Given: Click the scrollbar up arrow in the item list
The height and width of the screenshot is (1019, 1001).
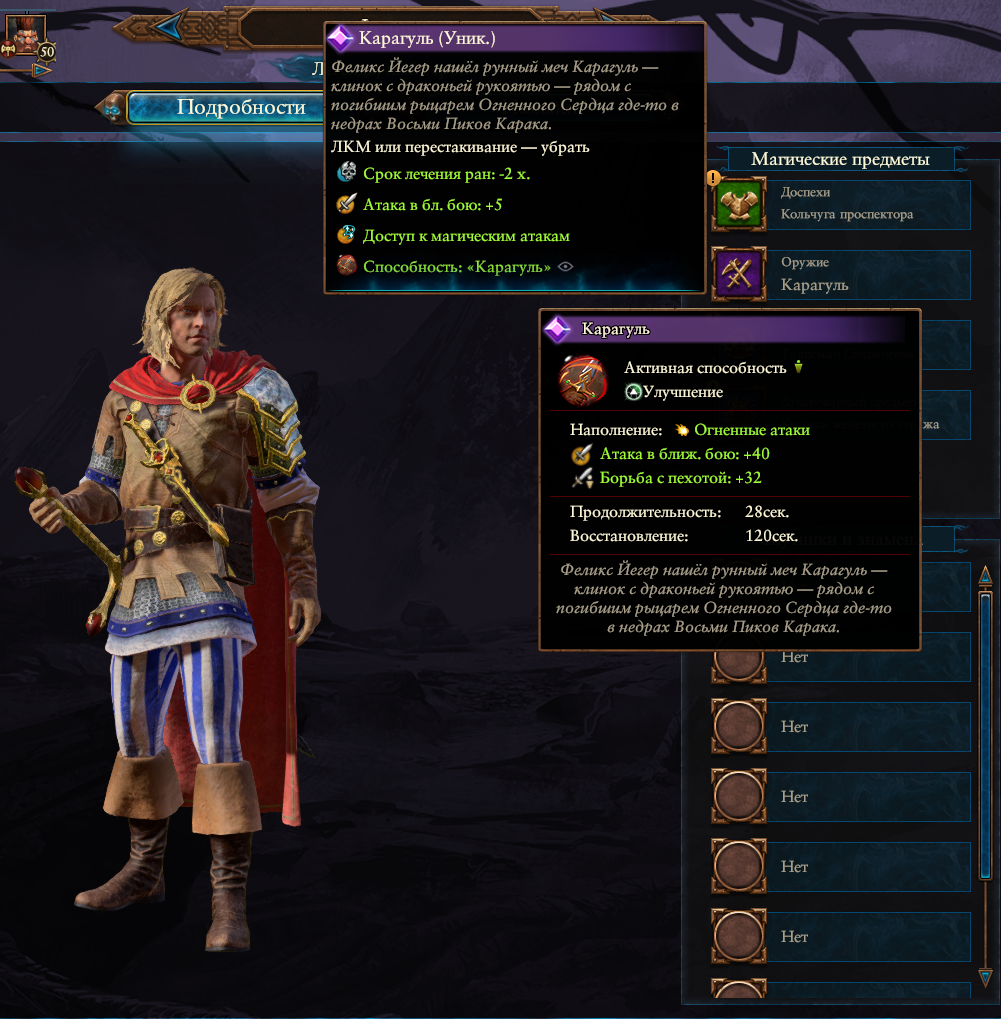Looking at the screenshot, I should tap(985, 577).
